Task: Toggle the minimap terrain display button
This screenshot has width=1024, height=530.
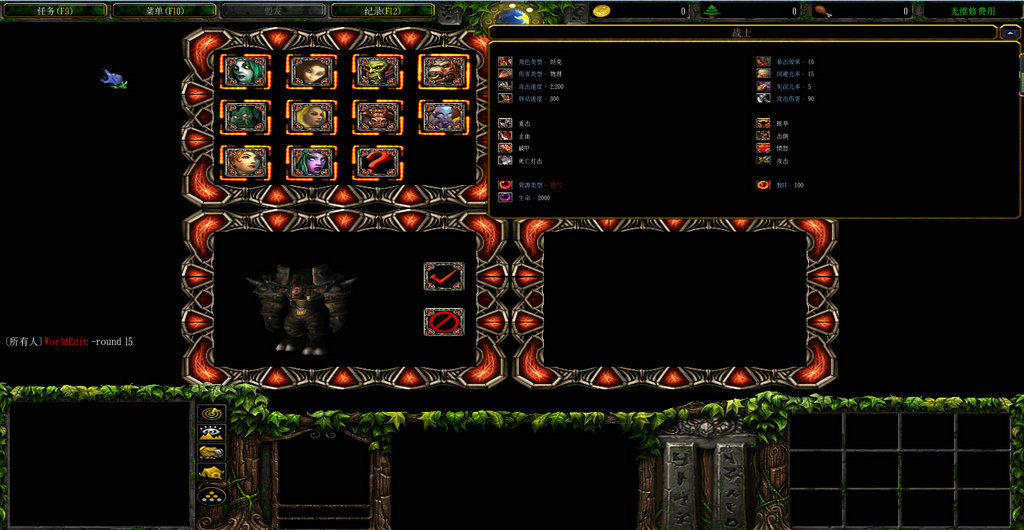Action: 212,433
